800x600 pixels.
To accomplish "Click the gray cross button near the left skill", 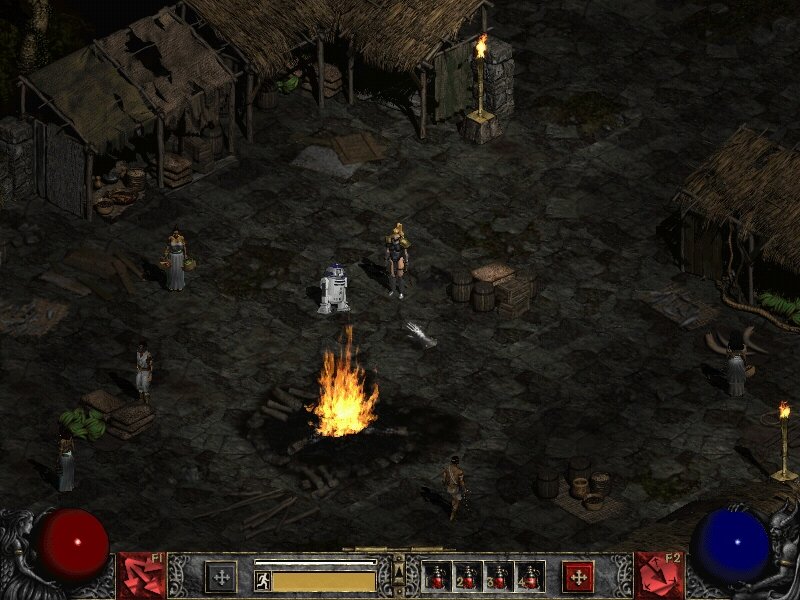I will click(x=220, y=577).
